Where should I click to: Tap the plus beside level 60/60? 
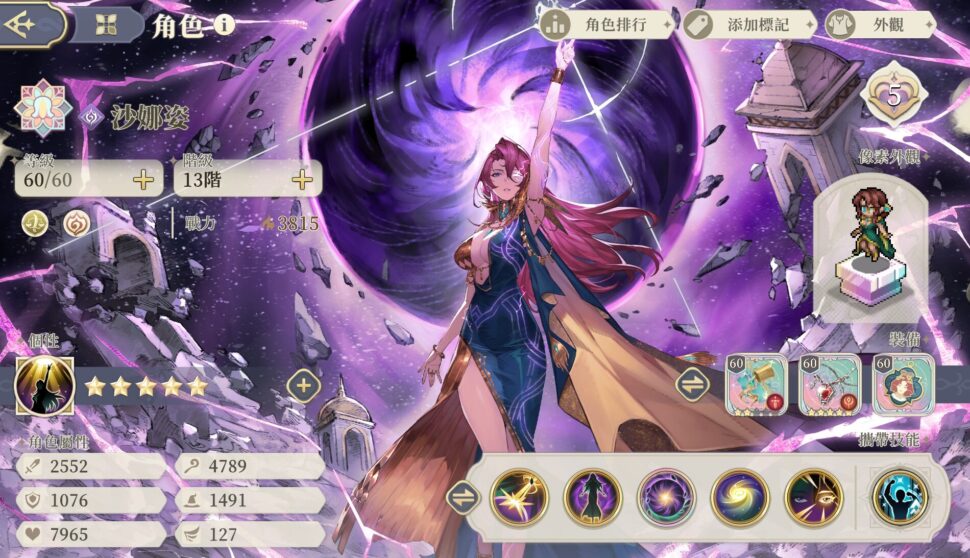pyautogui.click(x=143, y=180)
